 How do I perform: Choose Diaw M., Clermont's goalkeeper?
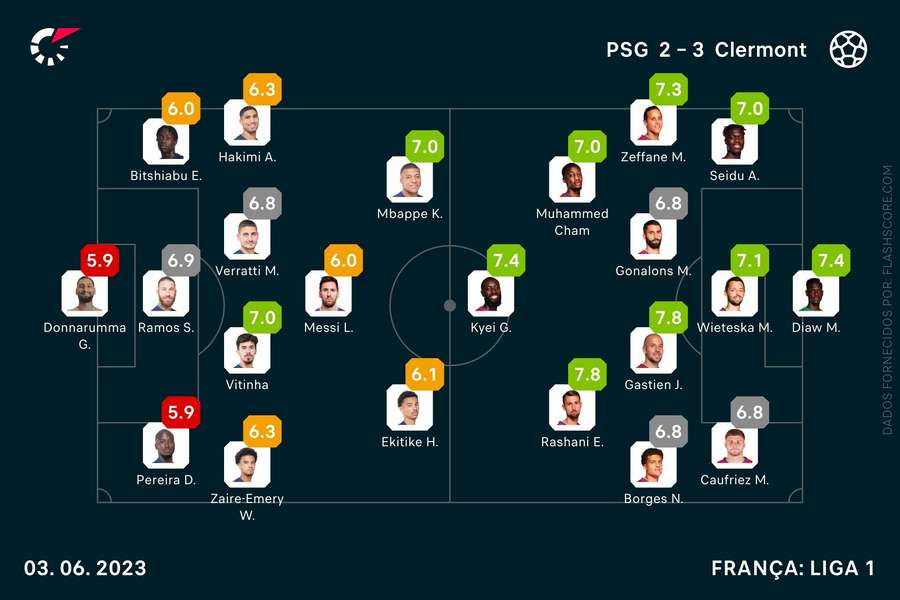point(816,293)
